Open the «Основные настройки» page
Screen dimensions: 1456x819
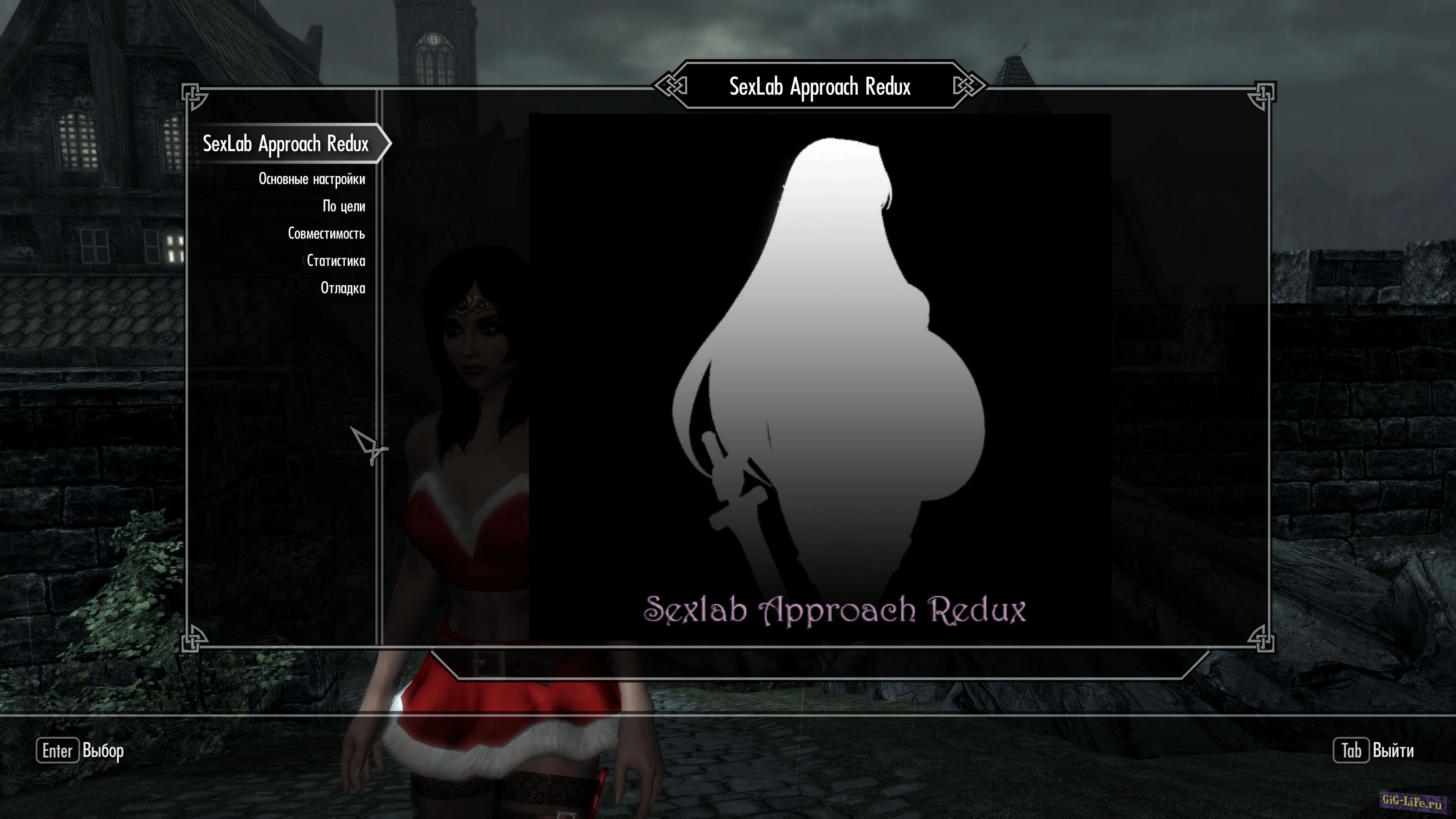(312, 179)
